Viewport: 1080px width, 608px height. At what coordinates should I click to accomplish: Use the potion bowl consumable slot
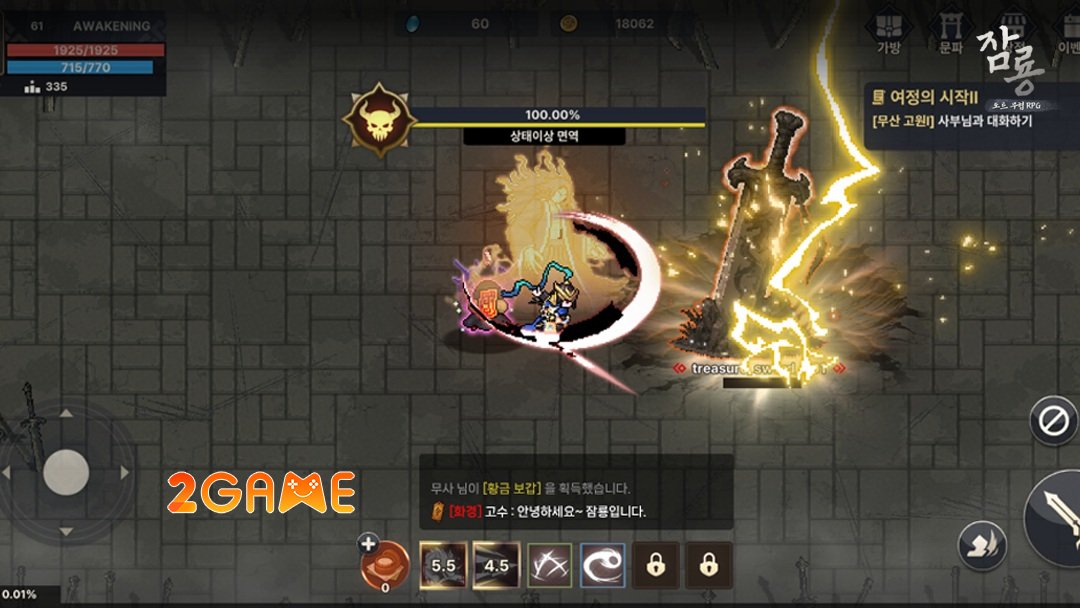tap(385, 565)
